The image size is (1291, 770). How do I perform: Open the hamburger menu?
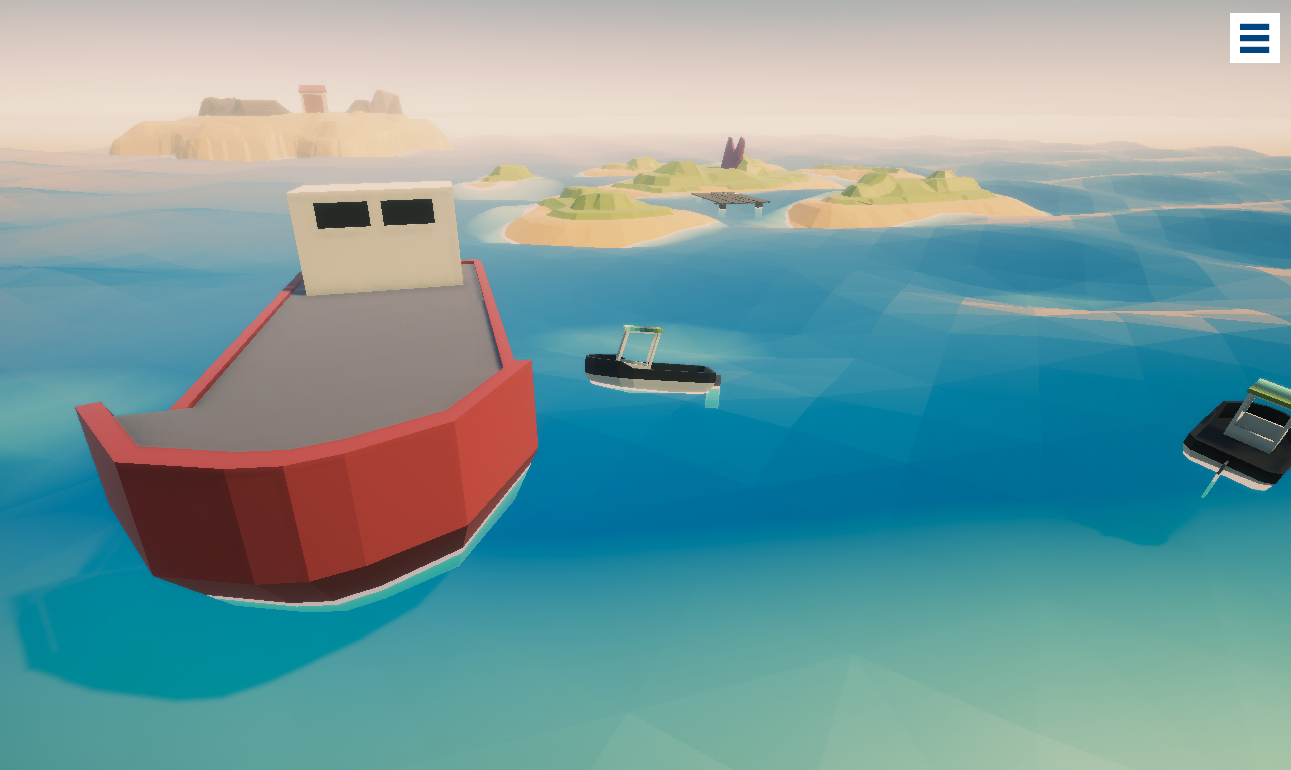point(1255,38)
